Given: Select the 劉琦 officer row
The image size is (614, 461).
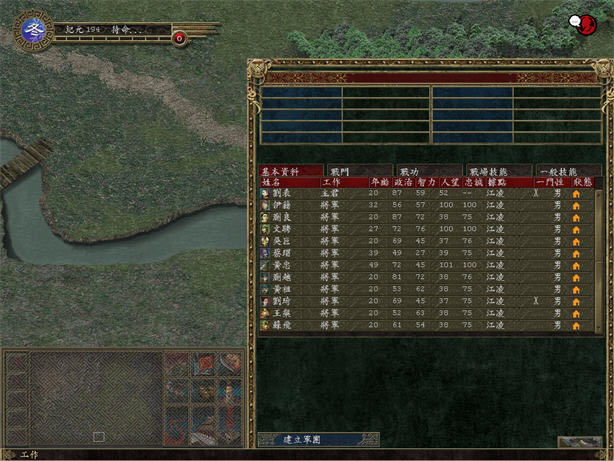Looking at the screenshot, I should point(283,301).
